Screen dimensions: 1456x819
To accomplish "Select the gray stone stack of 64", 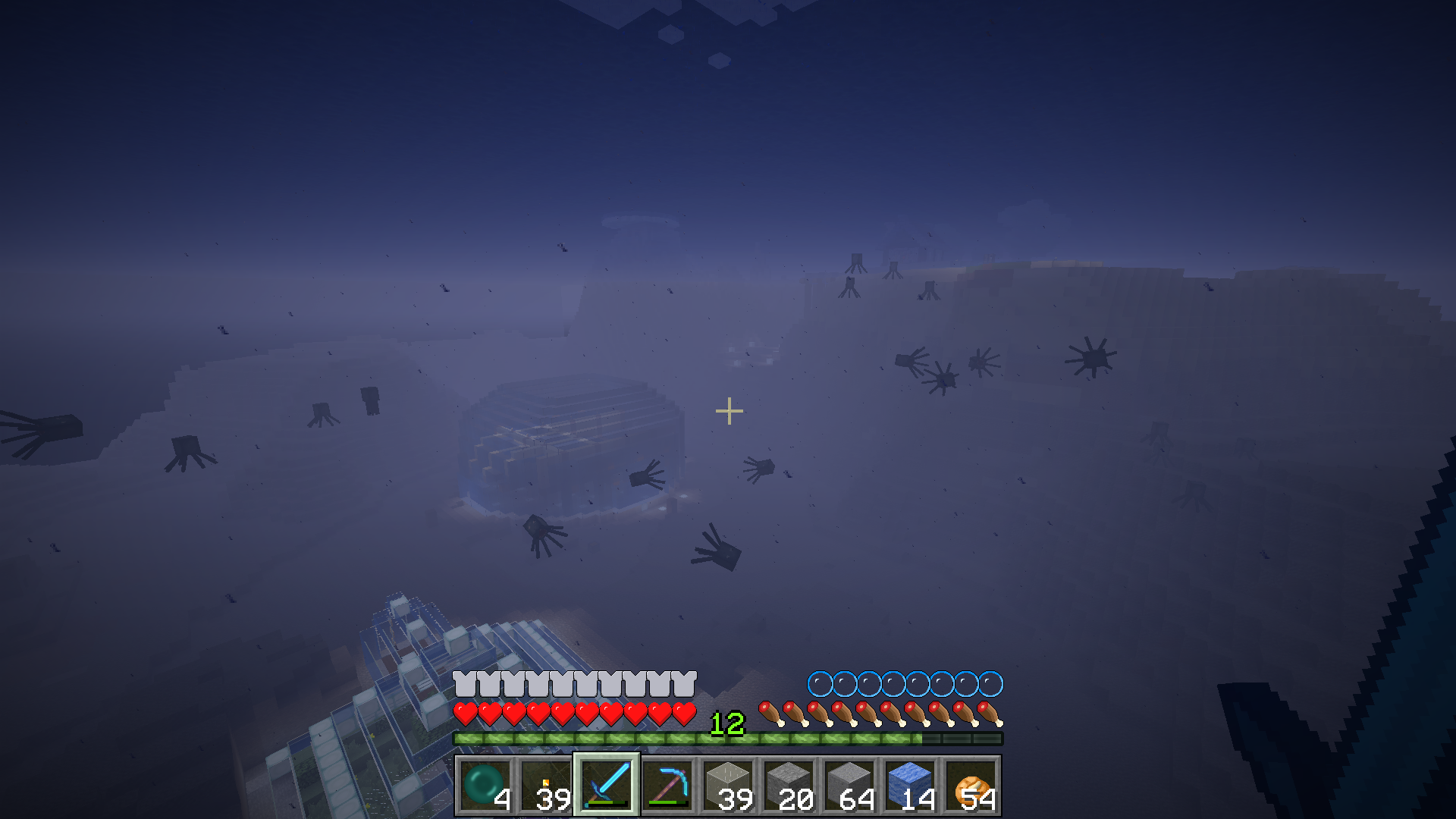I will click(849, 786).
